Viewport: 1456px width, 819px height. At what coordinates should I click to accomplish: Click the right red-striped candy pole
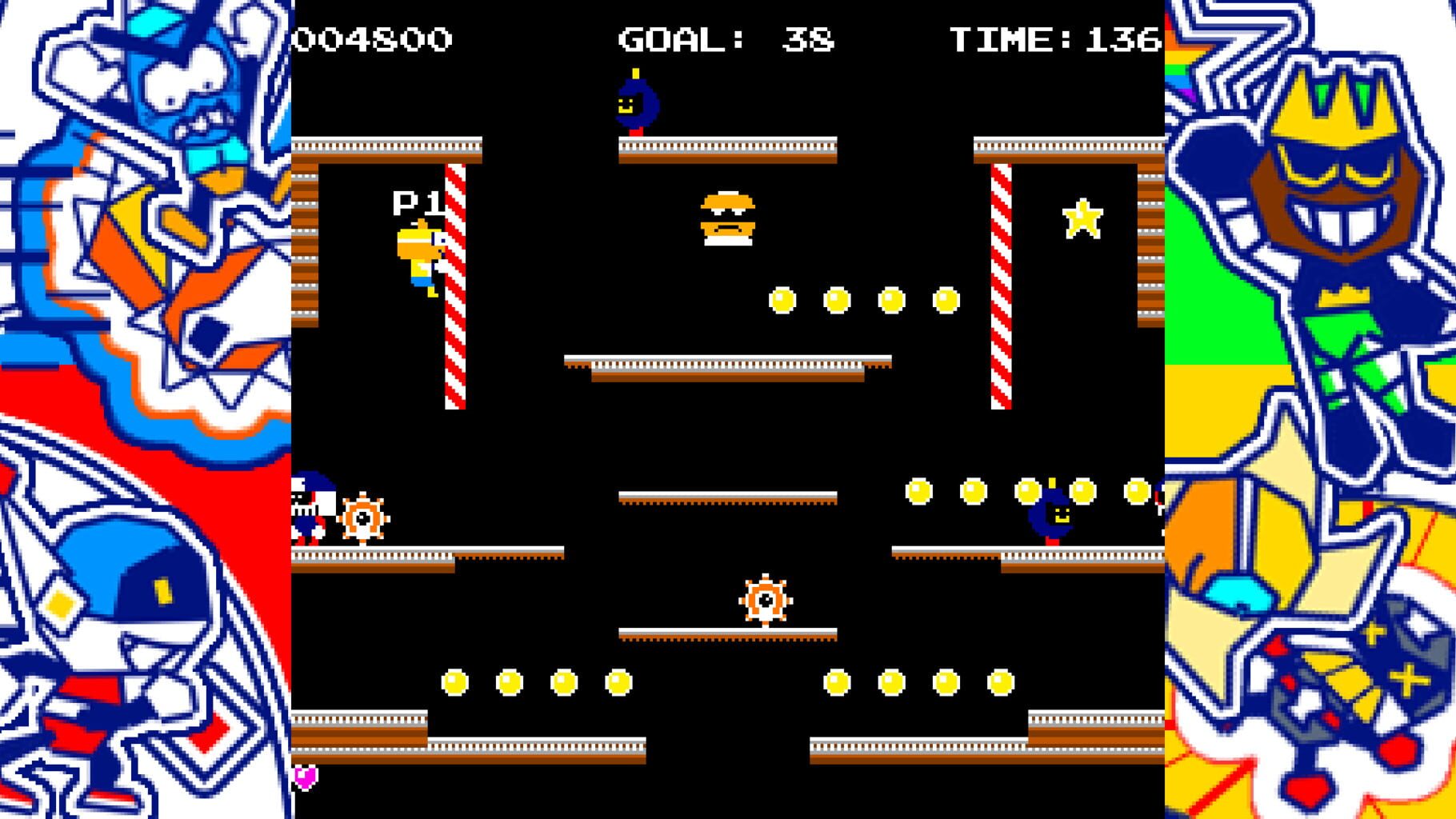coord(1000,288)
